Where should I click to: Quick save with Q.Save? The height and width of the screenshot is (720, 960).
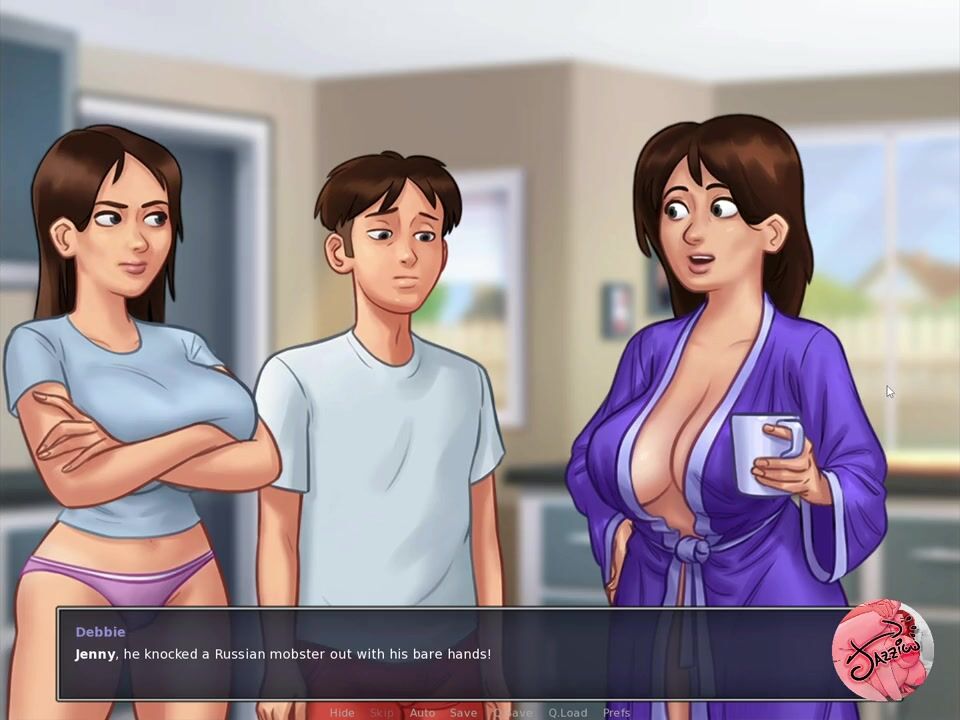(x=512, y=712)
